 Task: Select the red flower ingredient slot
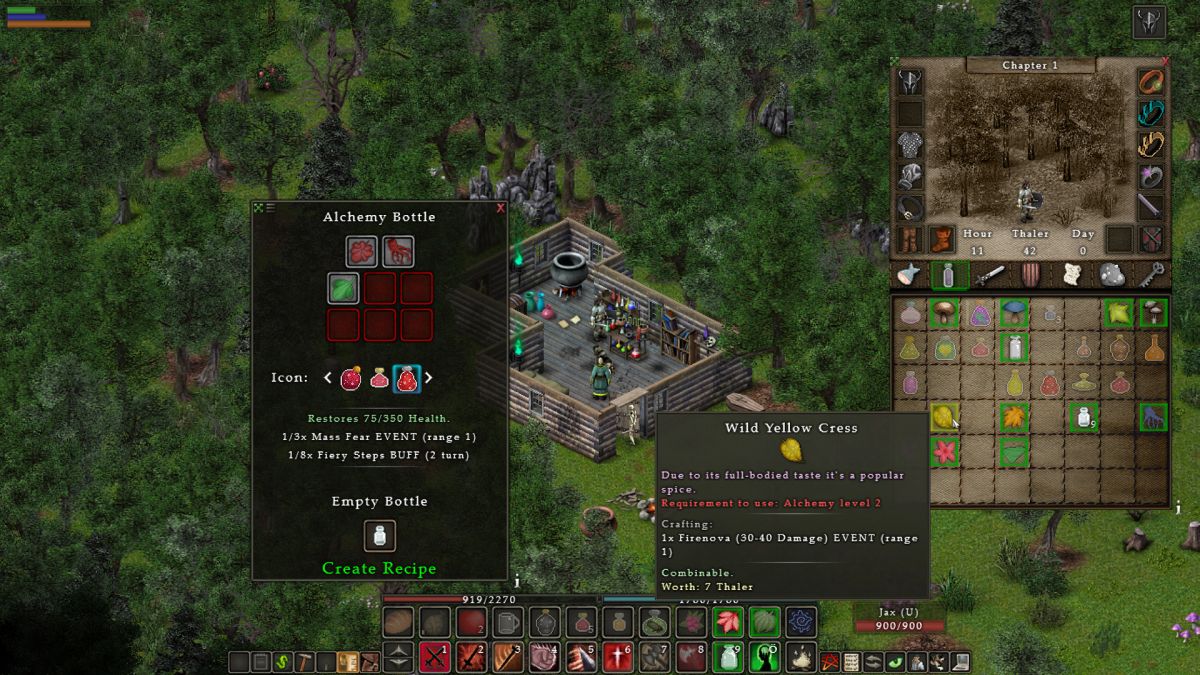(x=362, y=251)
